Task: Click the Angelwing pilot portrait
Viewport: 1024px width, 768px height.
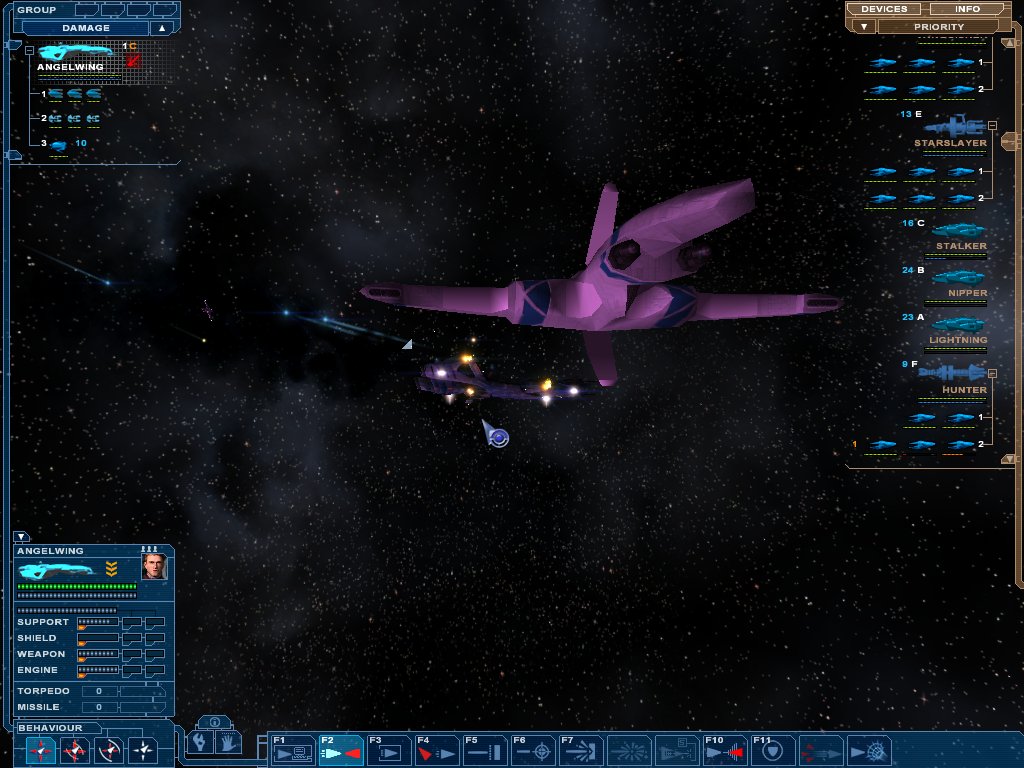Action: (154, 567)
